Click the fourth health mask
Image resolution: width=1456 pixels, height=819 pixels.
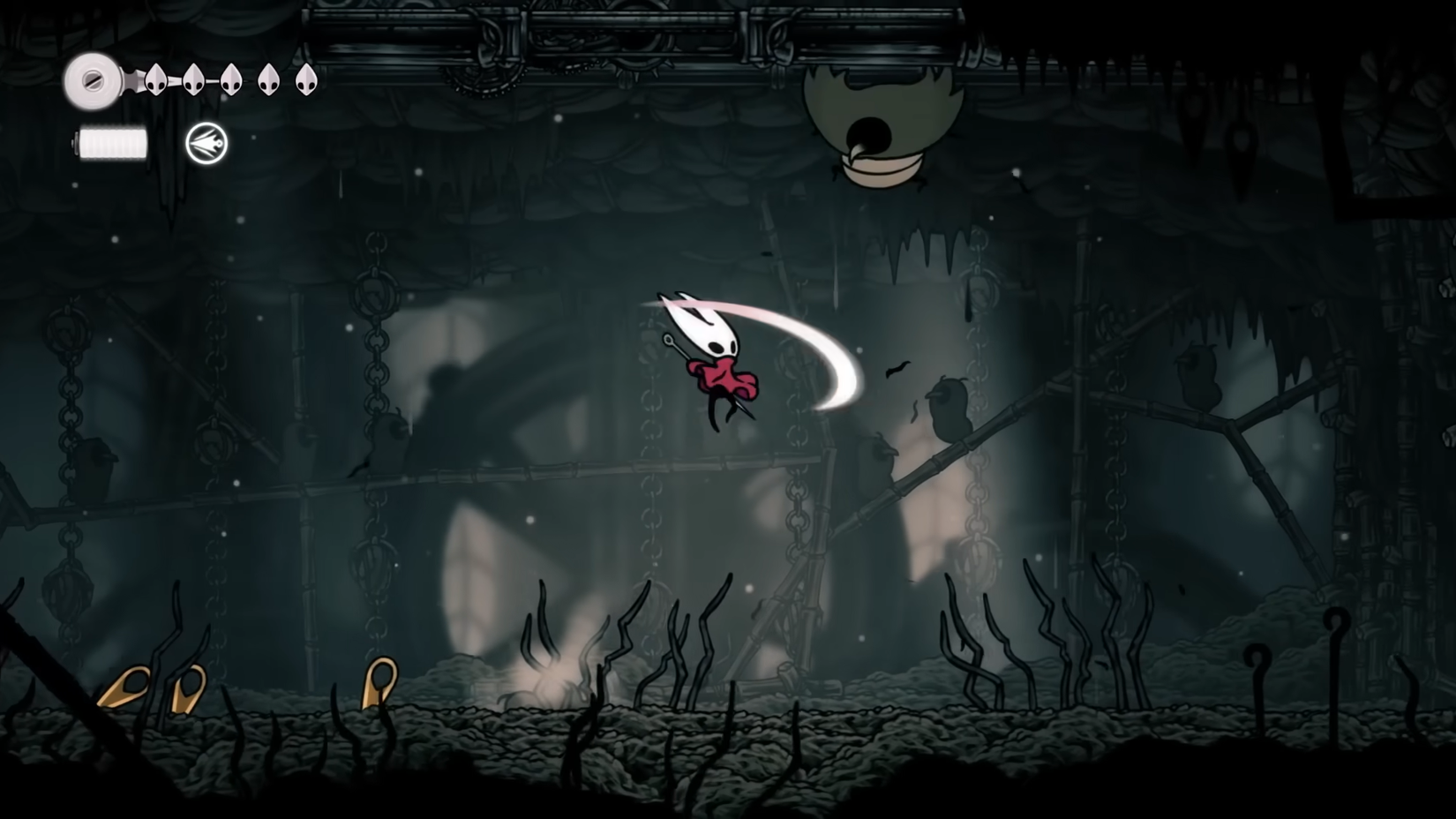(268, 80)
